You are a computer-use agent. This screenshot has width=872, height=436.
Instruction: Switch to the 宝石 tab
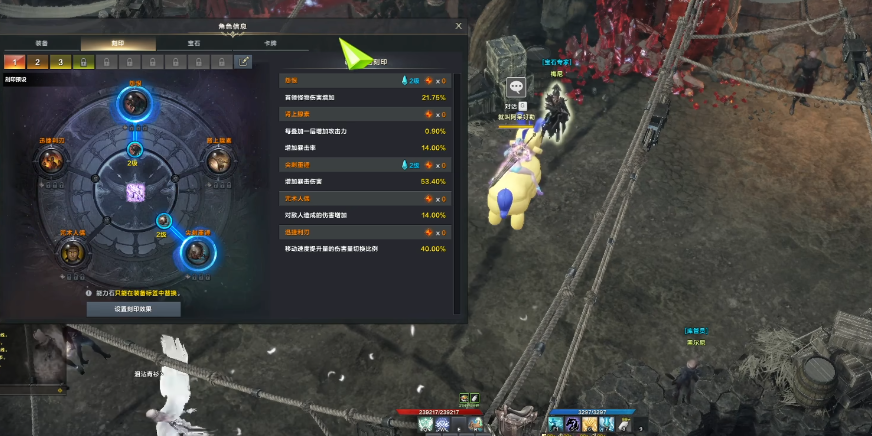tap(193, 44)
